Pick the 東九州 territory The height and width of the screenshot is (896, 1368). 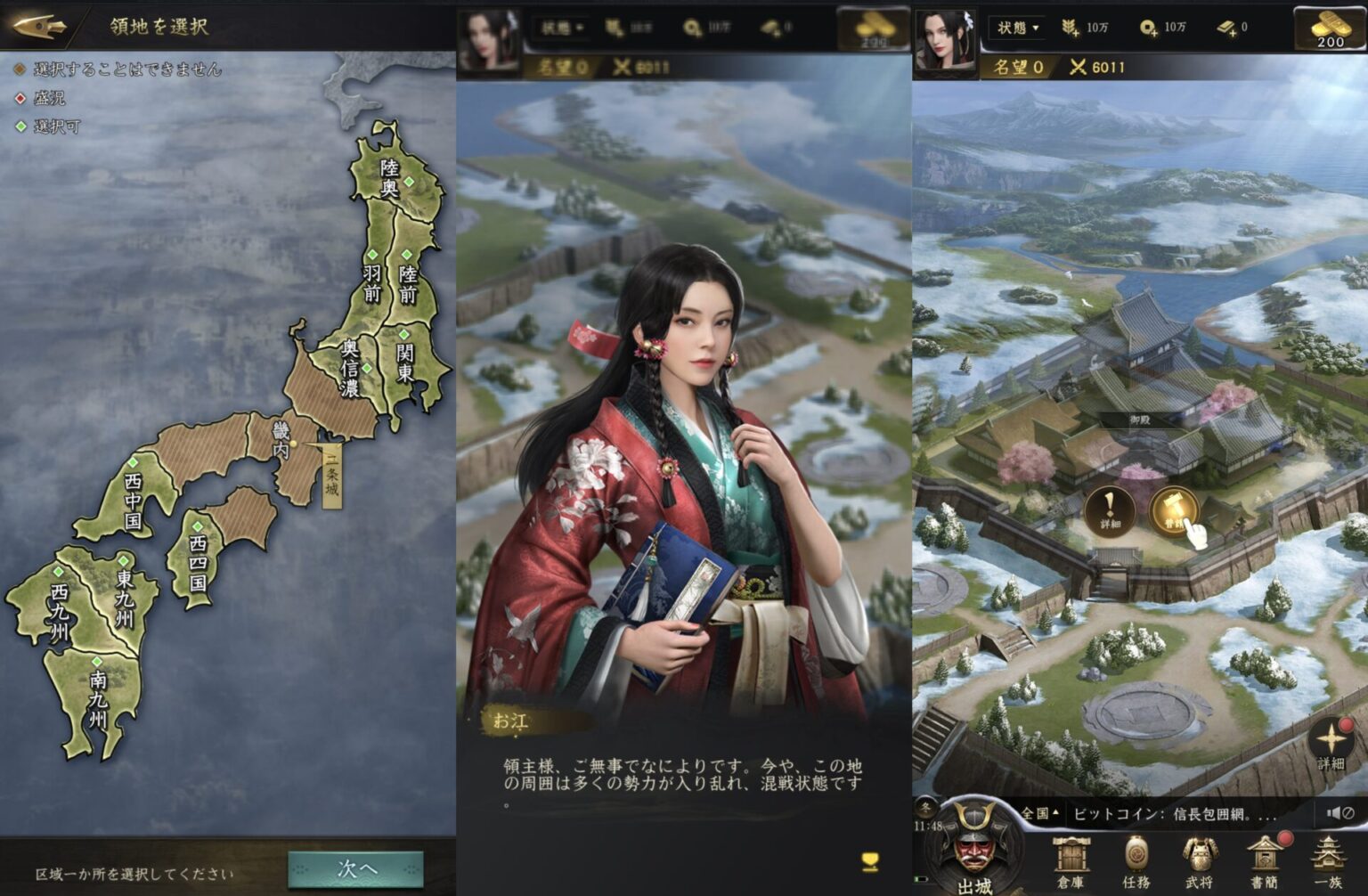pyautogui.click(x=124, y=599)
